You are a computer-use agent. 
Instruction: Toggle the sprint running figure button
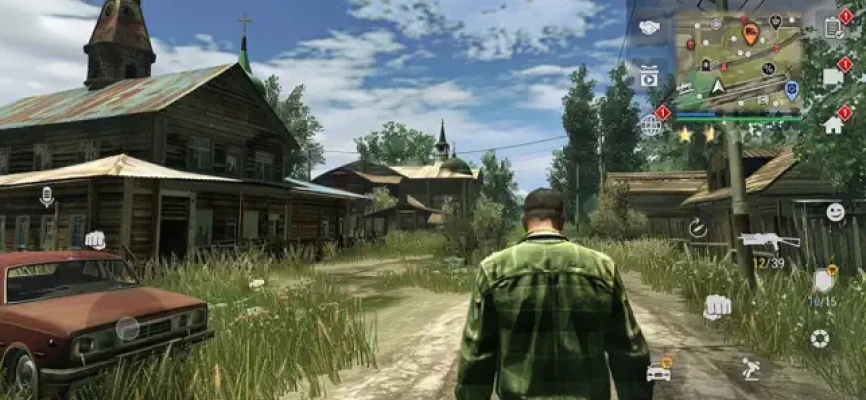pos(750,369)
